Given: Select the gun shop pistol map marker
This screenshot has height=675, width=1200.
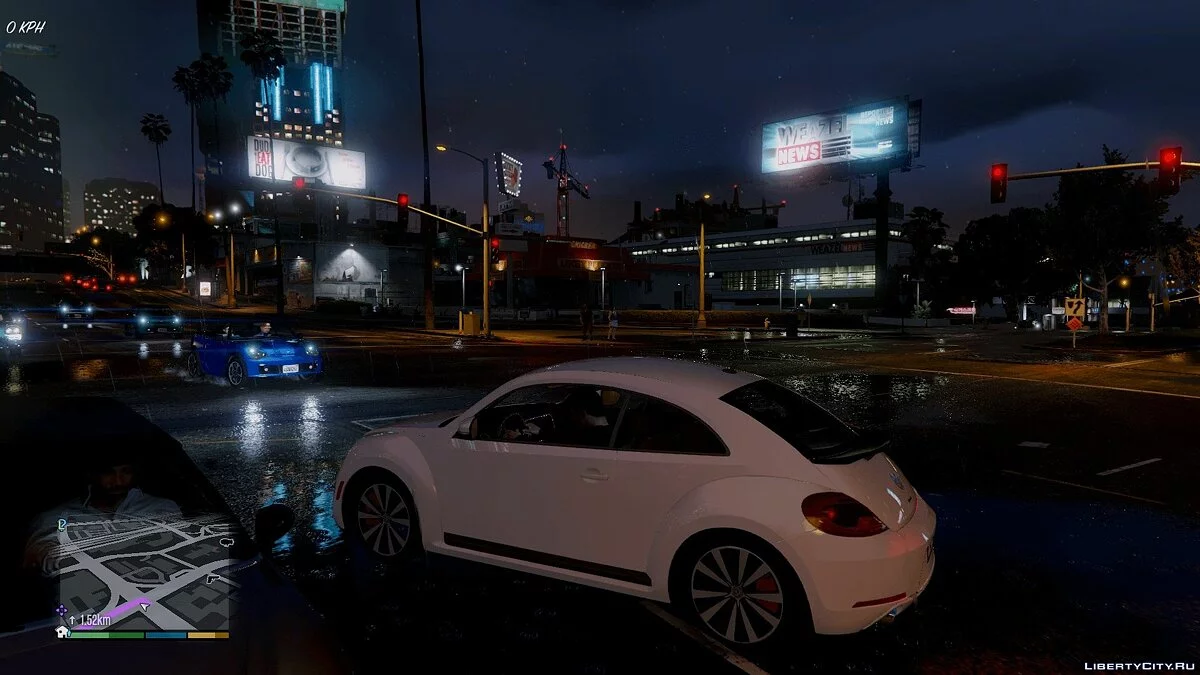Looking at the screenshot, I should (x=212, y=578).
